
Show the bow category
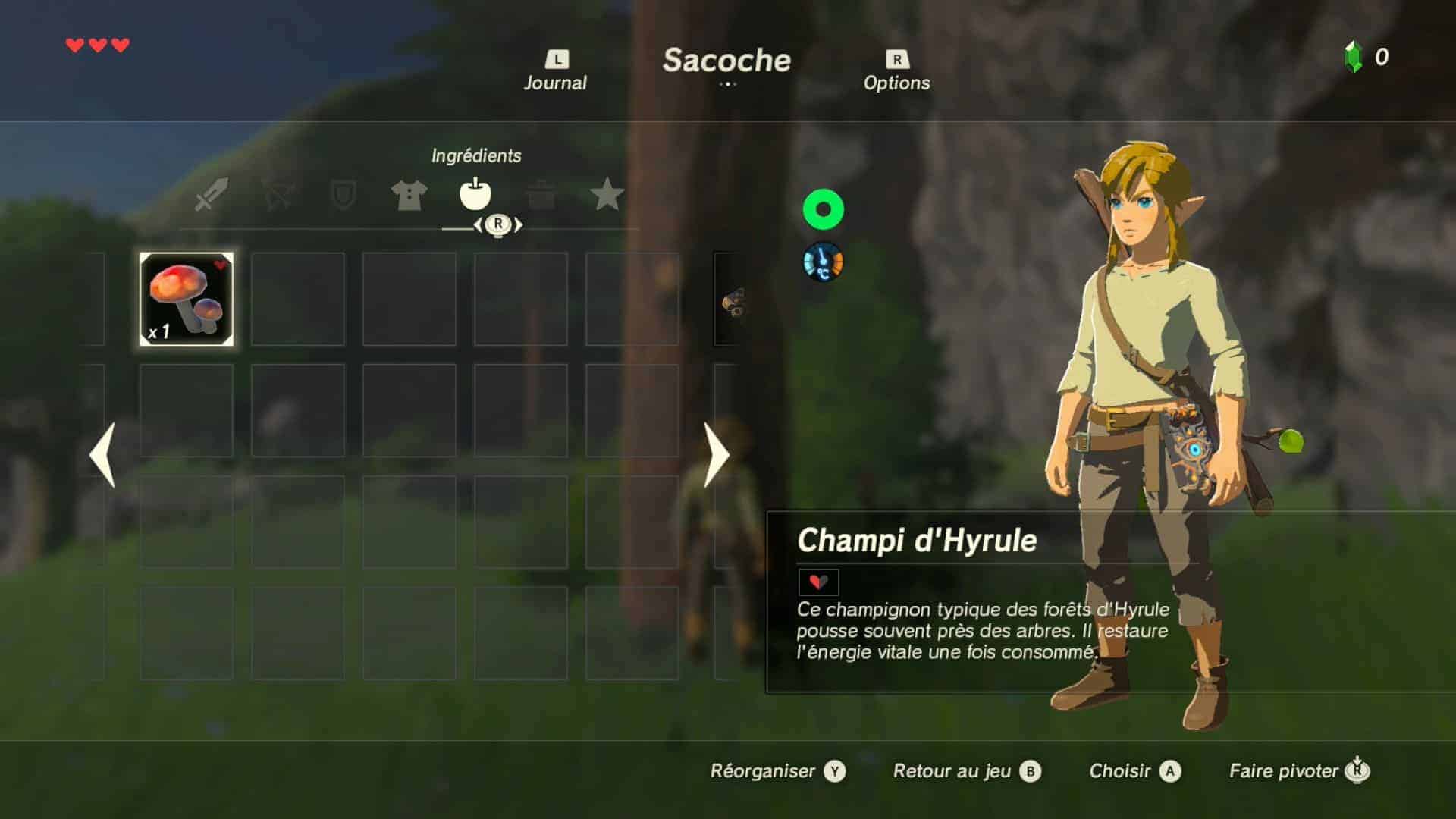point(278,195)
